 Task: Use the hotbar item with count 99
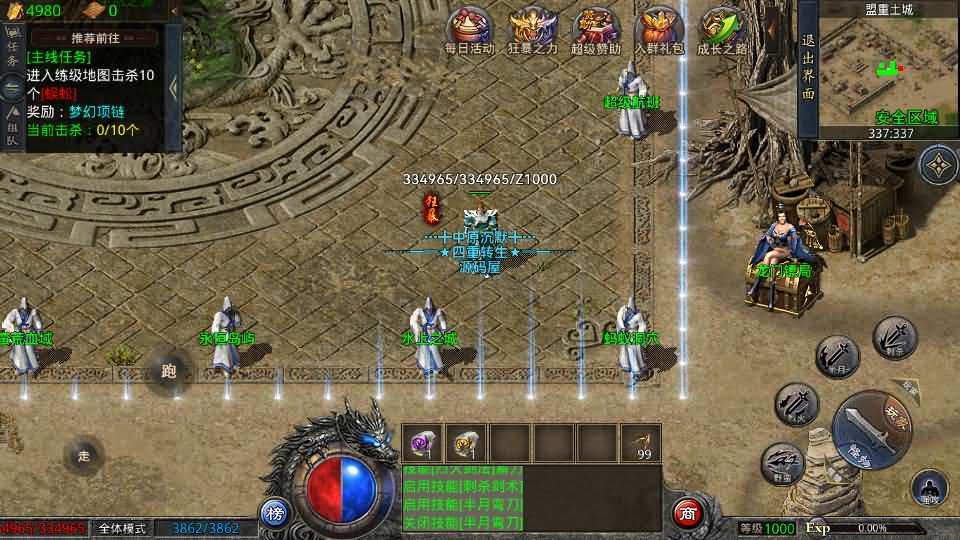coord(640,442)
